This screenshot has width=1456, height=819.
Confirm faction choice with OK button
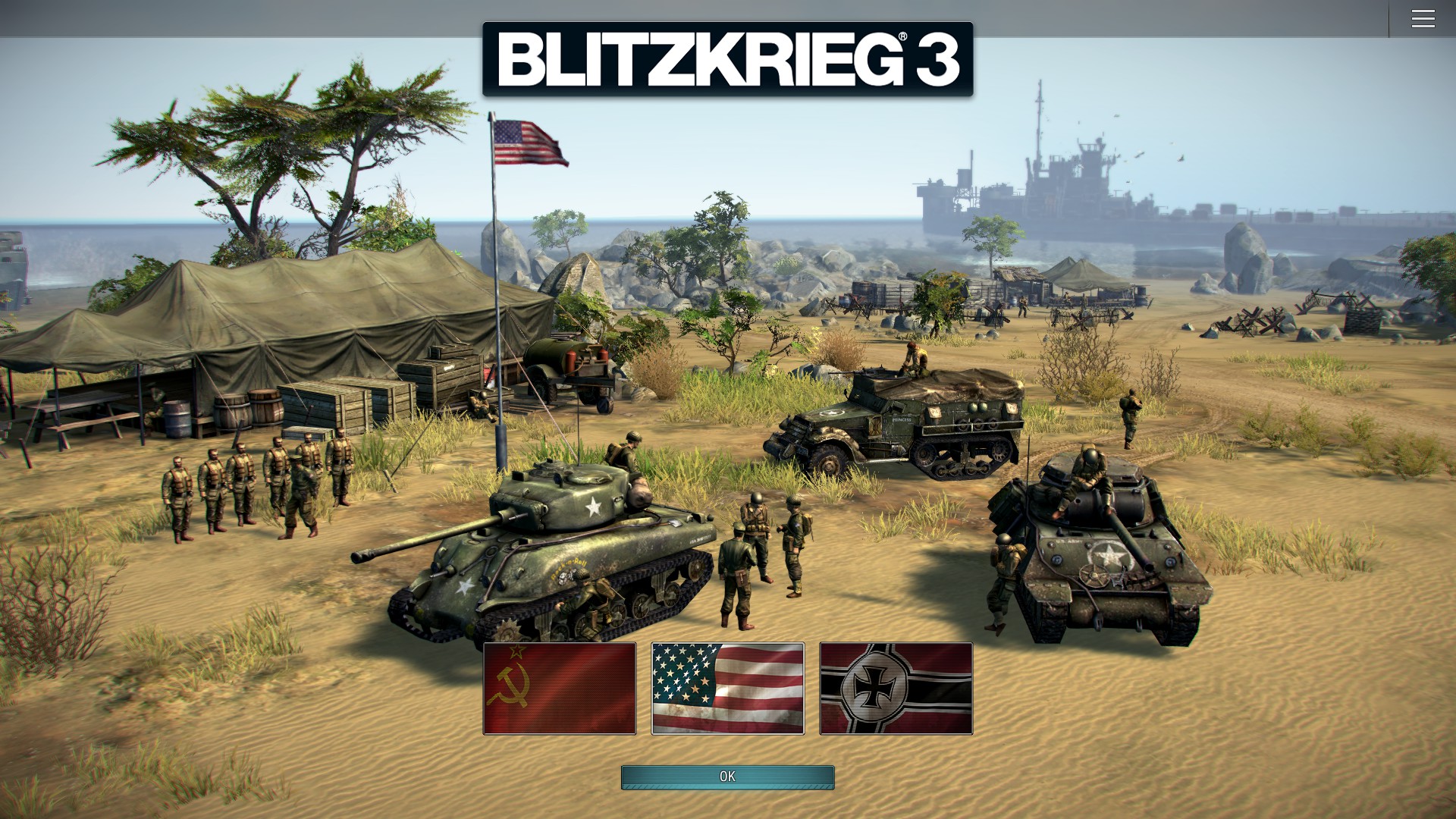click(x=727, y=777)
